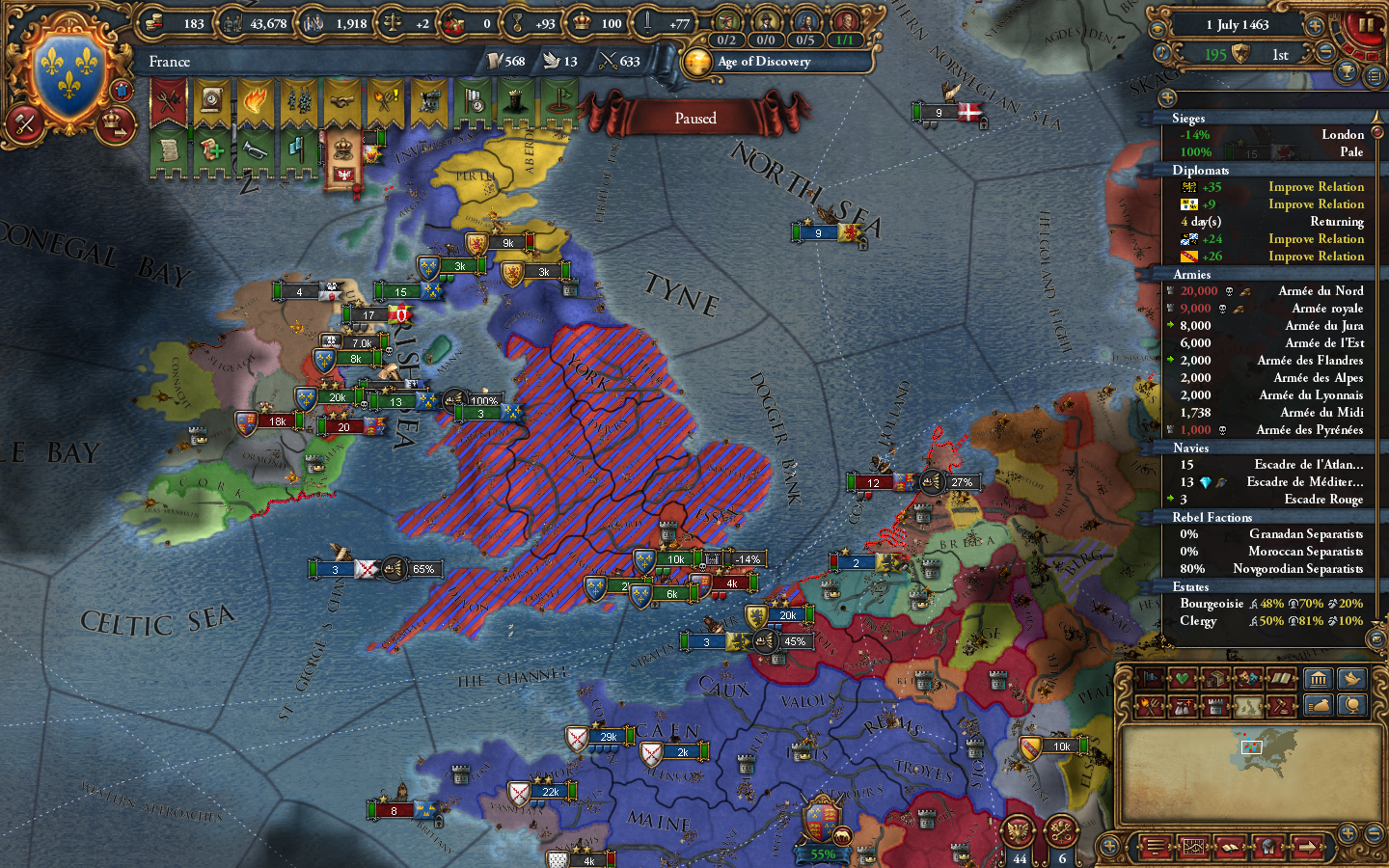Increase game speed with the plus arrow

(1317, 24)
